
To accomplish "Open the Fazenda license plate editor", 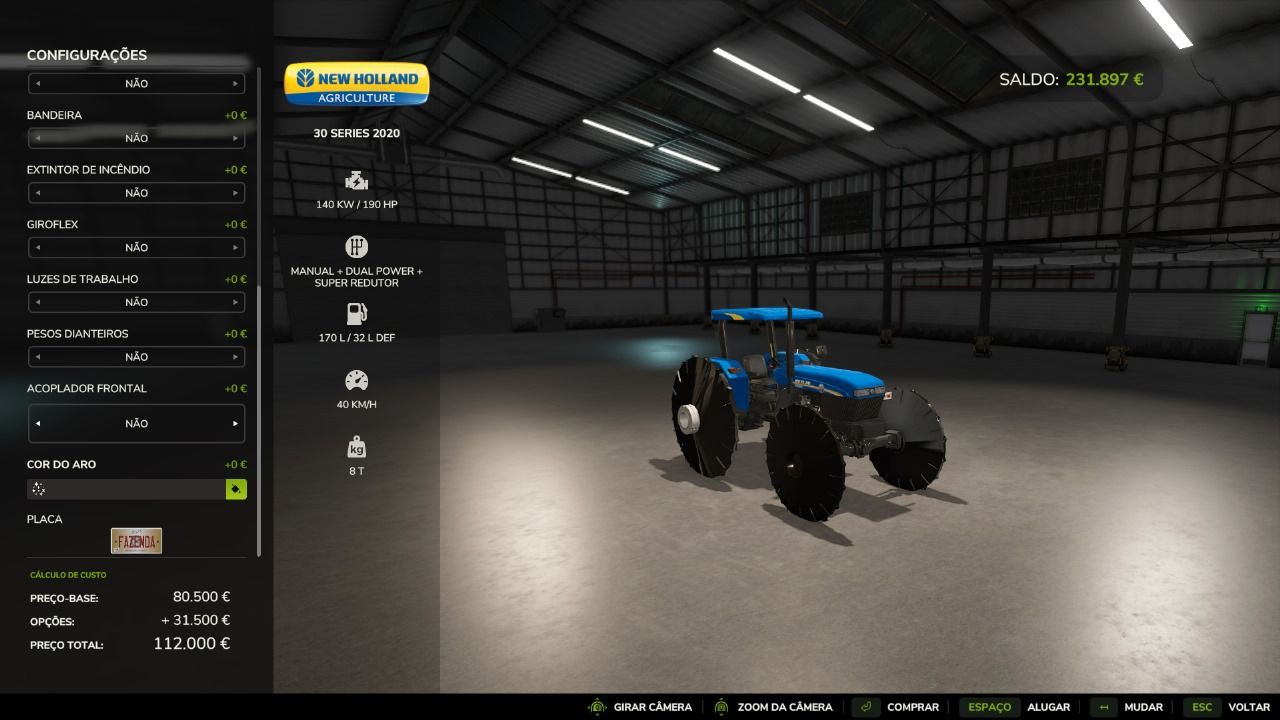I will [136, 541].
